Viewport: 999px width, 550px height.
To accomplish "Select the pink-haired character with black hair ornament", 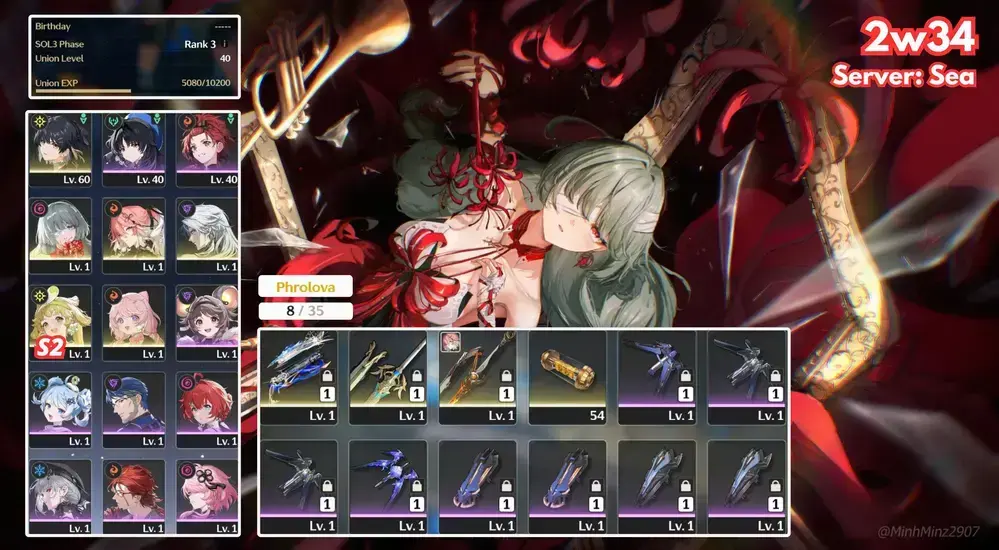I will tap(206, 494).
